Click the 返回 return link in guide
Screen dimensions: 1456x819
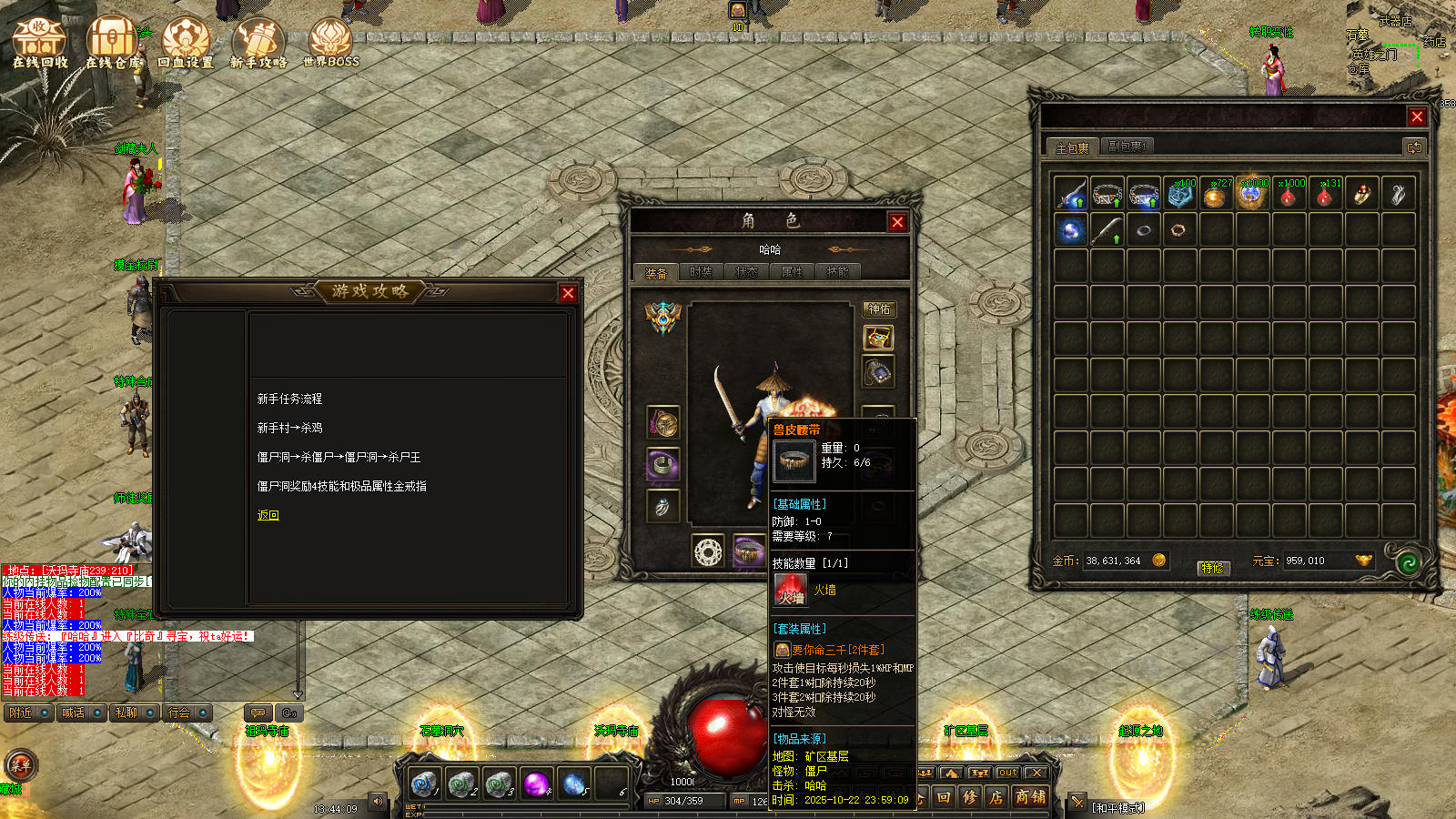click(x=268, y=515)
